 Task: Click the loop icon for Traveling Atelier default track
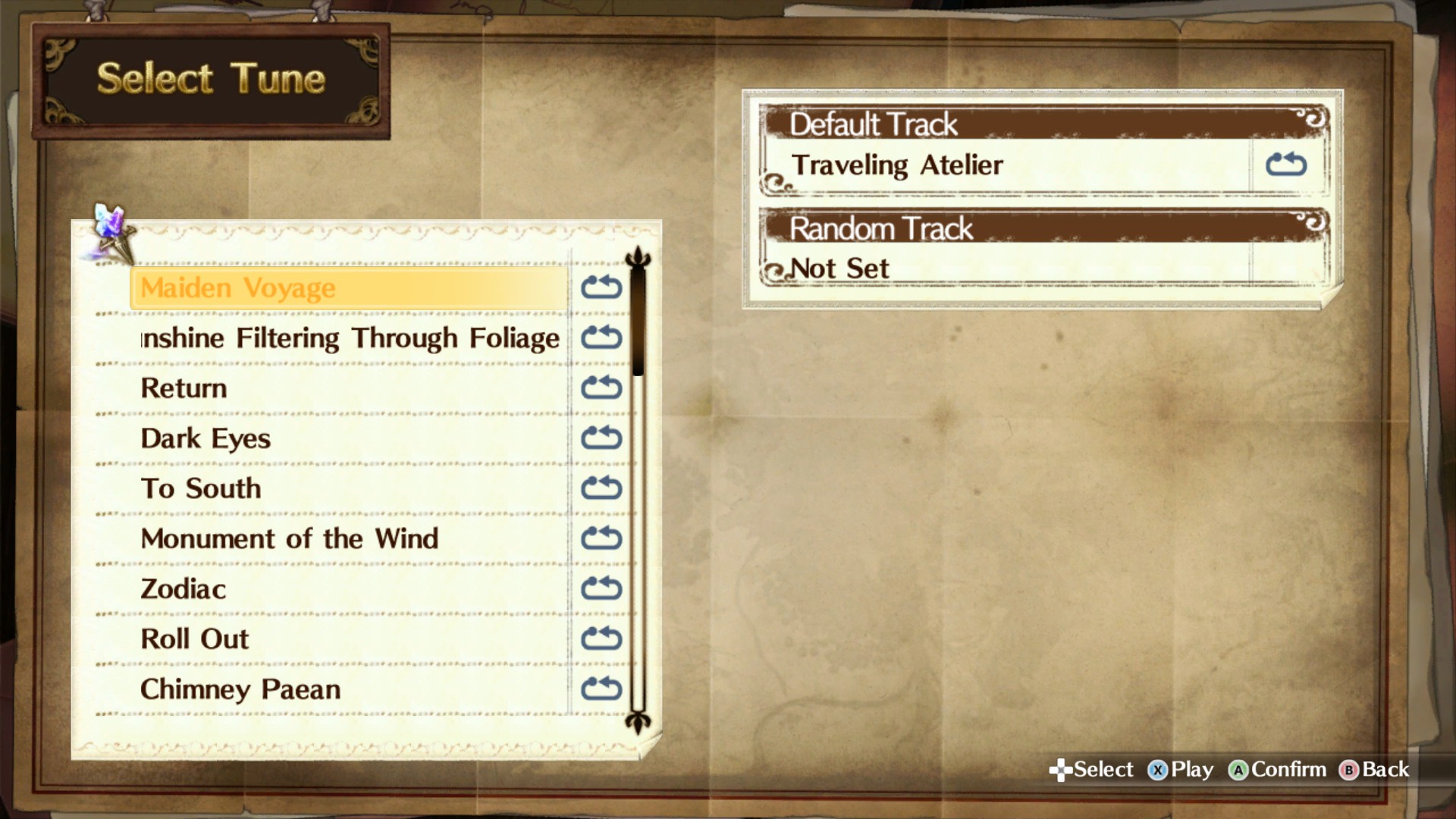click(x=1288, y=165)
